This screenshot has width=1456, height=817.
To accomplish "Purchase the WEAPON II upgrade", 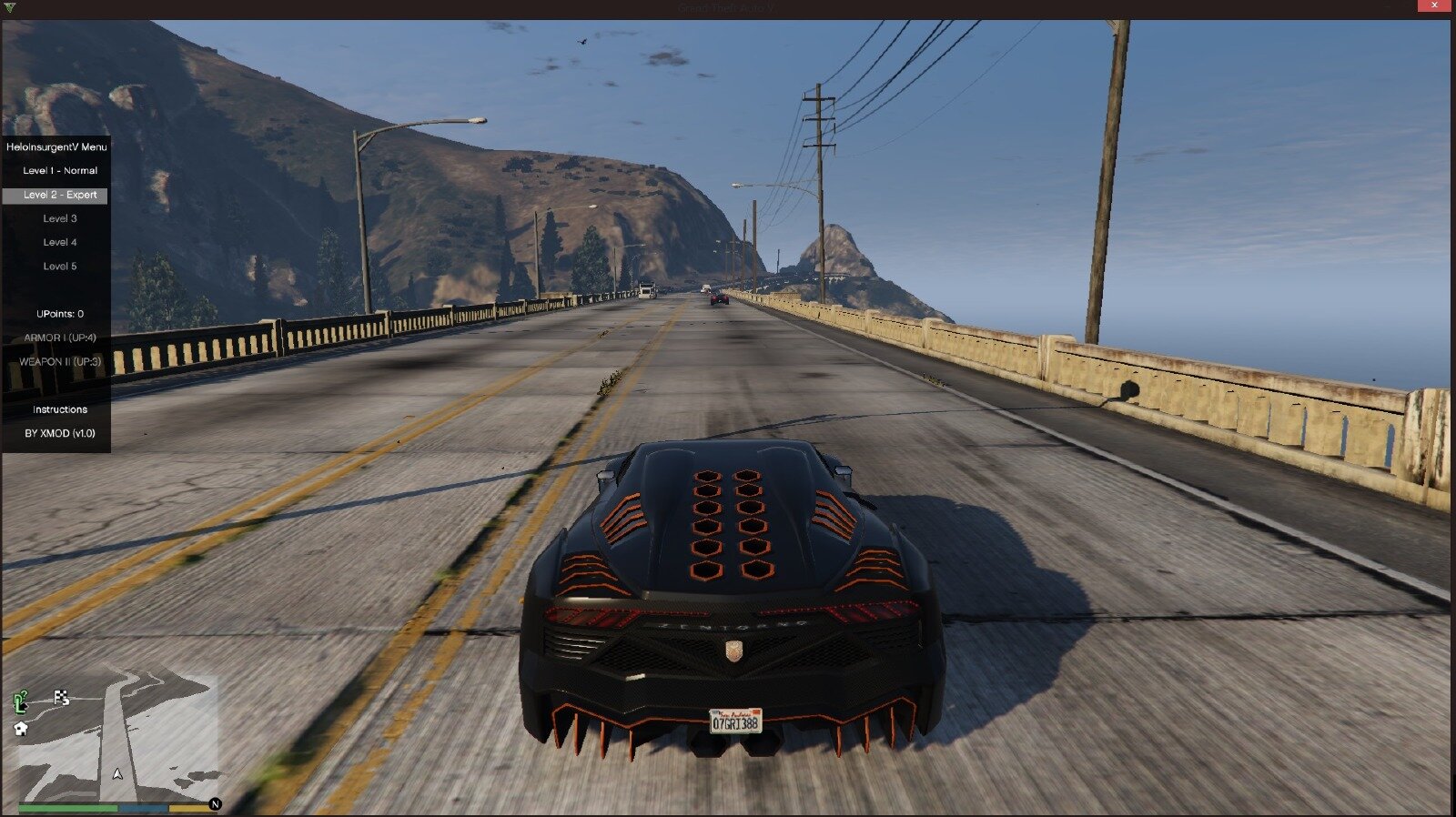I will click(x=60, y=361).
